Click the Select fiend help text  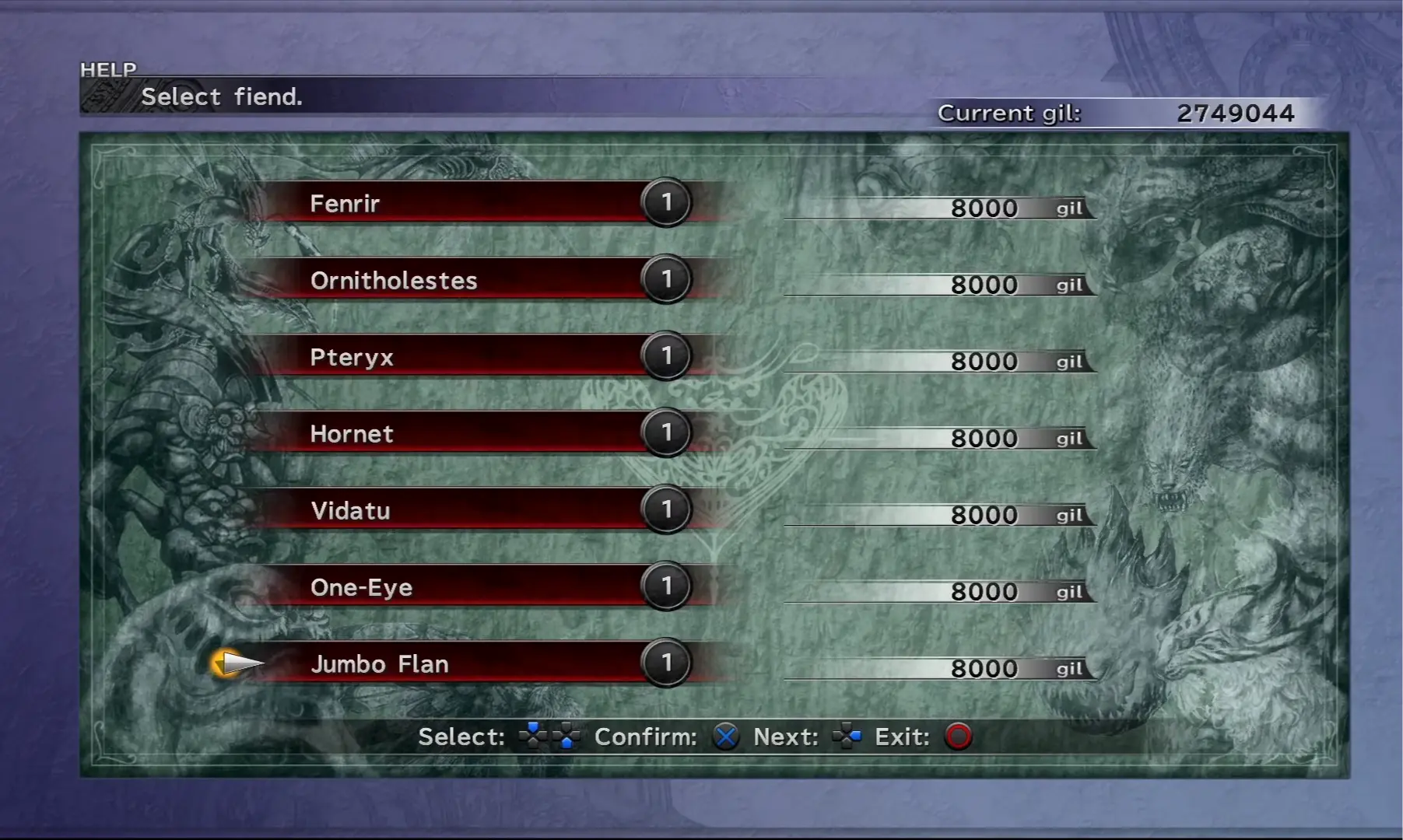coord(223,96)
